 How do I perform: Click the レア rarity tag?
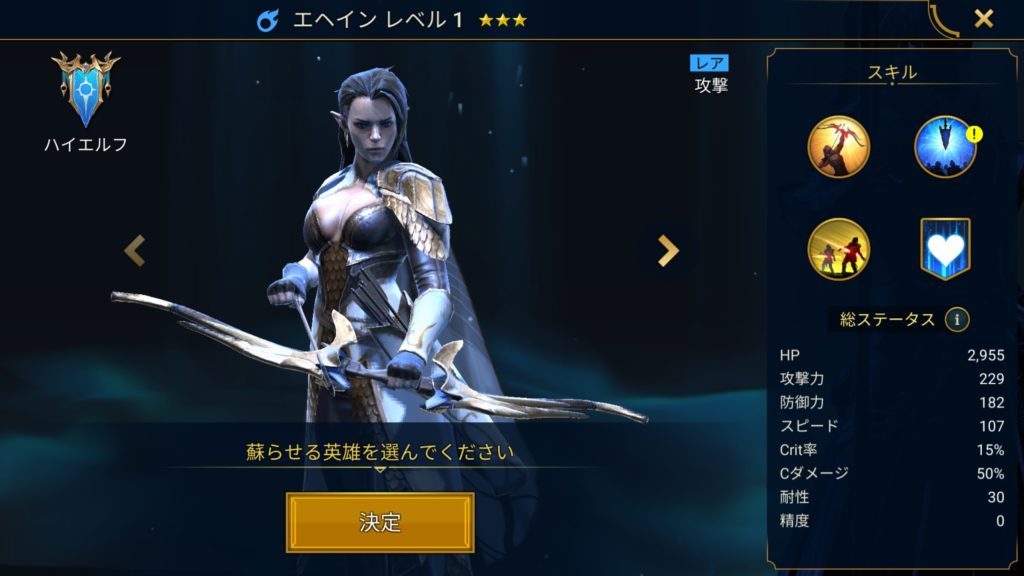711,64
